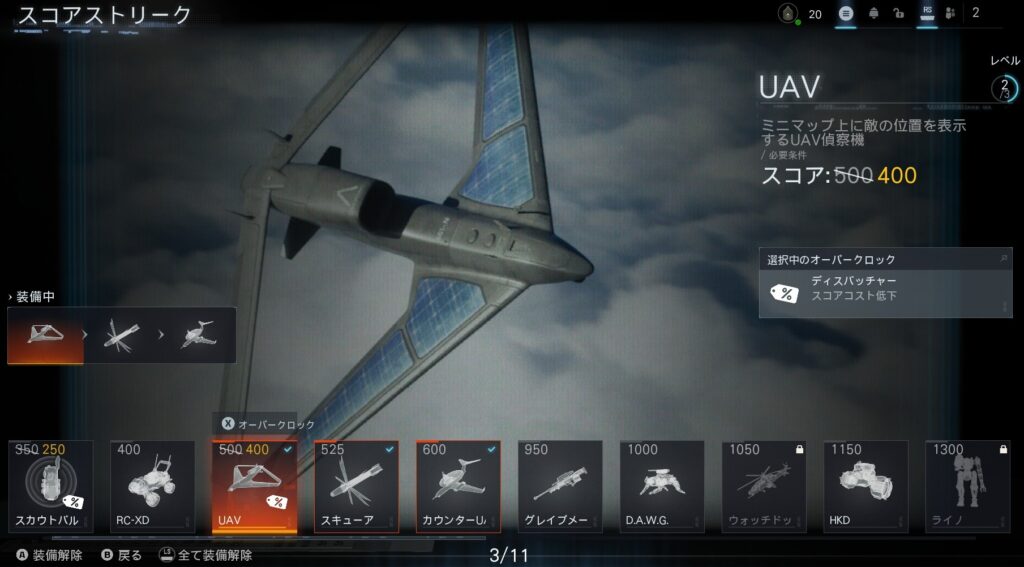Click the equipped UAV slot in 装備中
This screenshot has height=567, width=1024.
tap(45, 335)
